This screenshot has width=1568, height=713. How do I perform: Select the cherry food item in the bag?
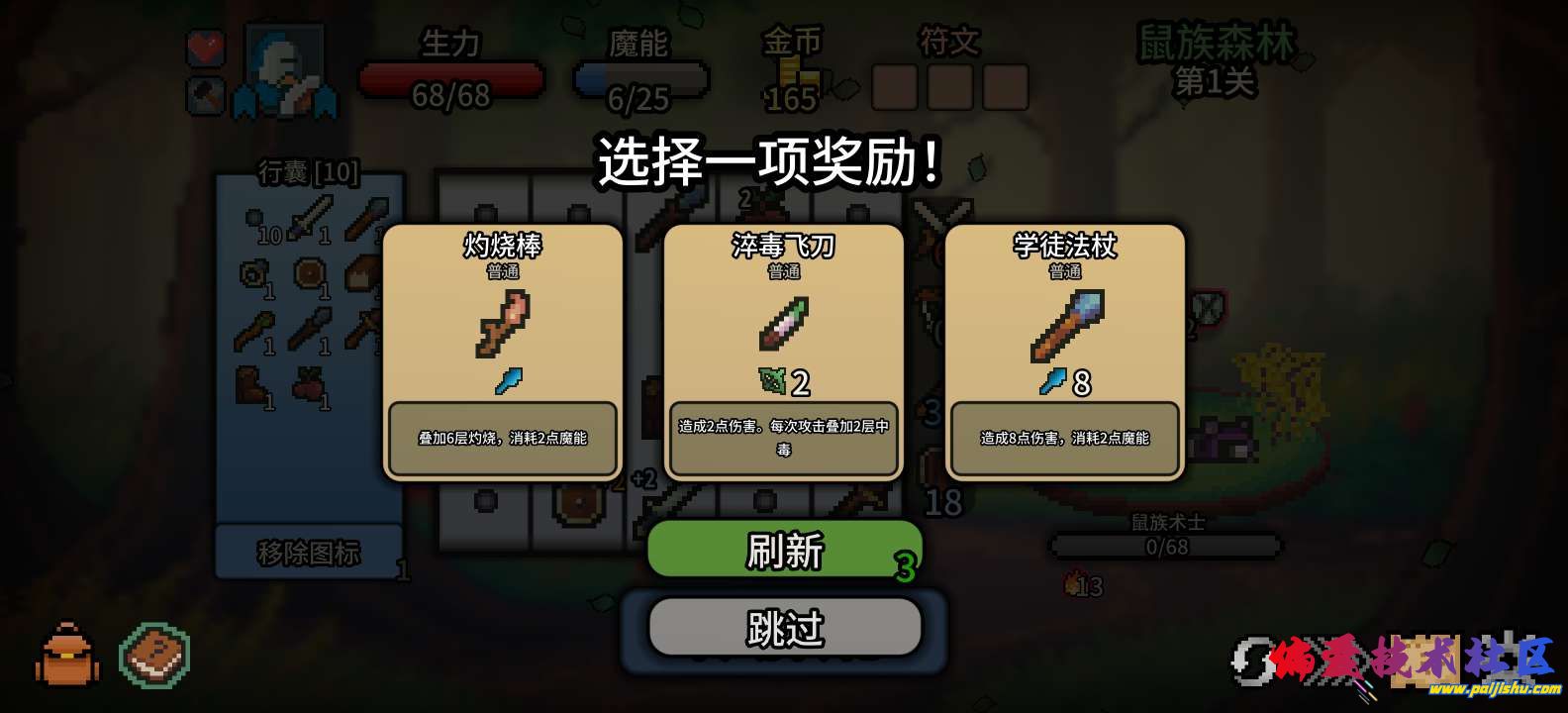coord(311,381)
